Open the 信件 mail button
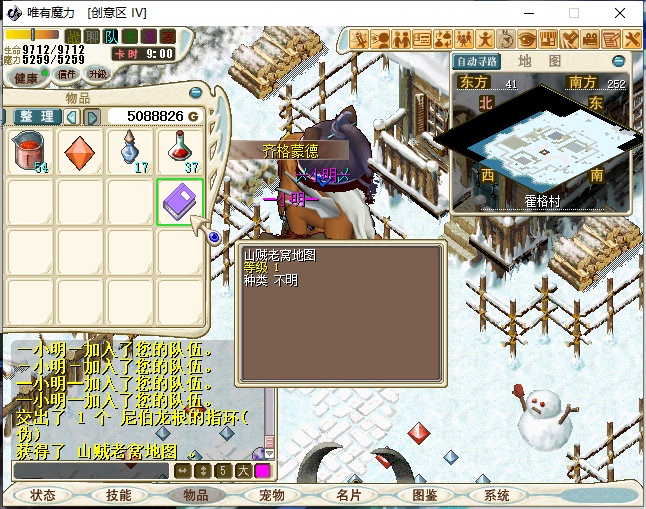646x509 pixels. tap(66, 74)
